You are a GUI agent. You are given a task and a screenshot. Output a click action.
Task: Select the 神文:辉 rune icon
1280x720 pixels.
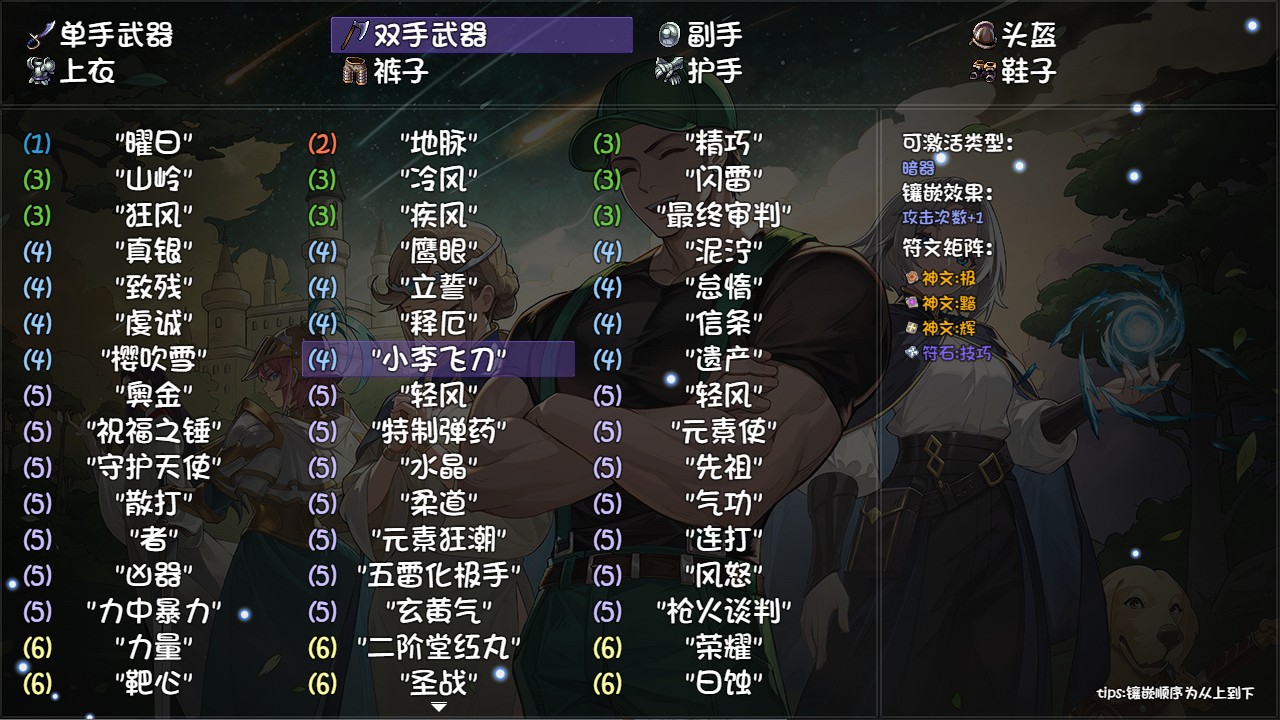tap(911, 329)
